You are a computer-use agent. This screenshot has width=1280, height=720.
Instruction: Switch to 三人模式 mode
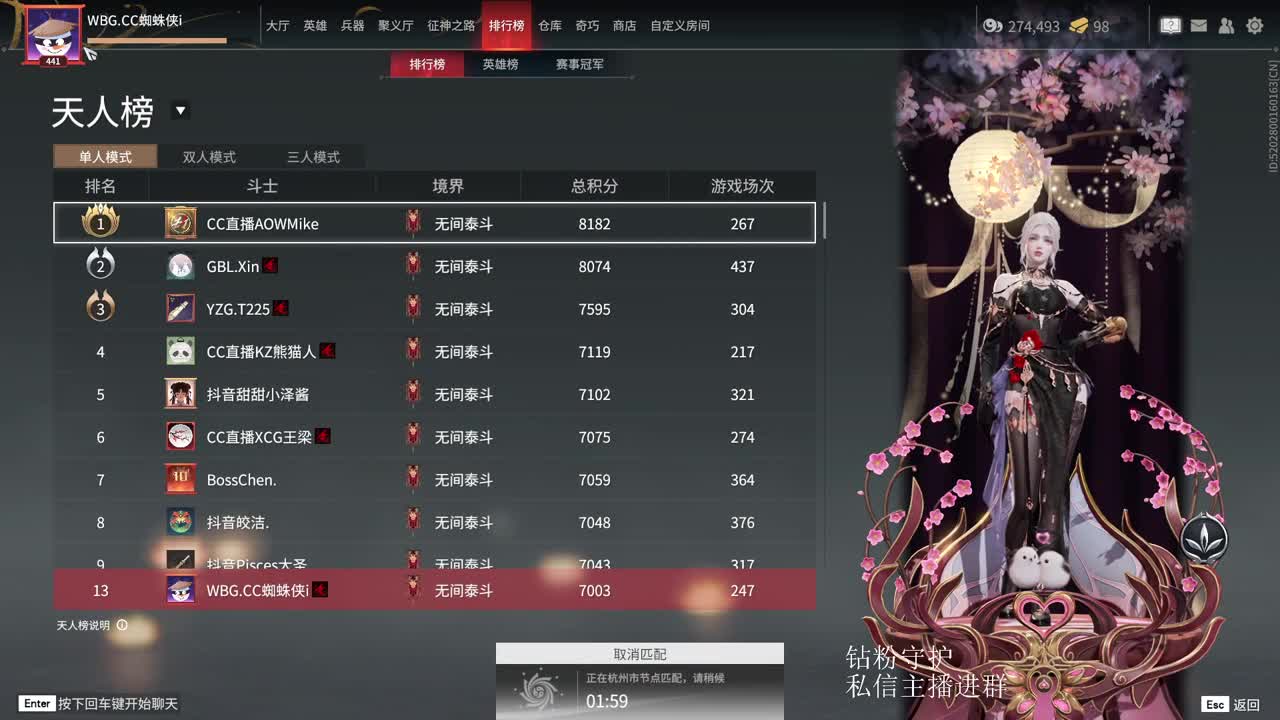(315, 157)
